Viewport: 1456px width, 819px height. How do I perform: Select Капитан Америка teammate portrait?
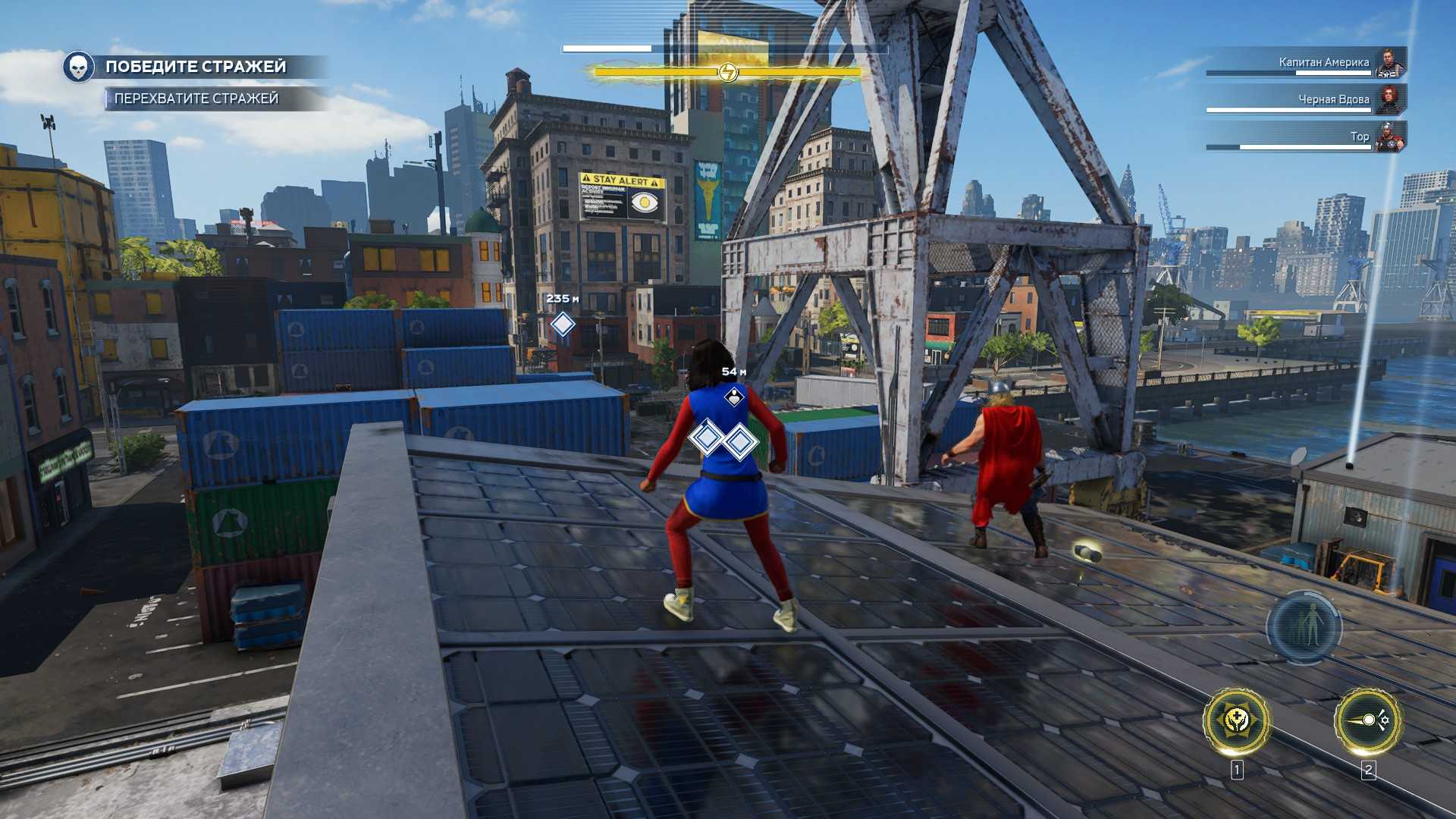(1389, 62)
